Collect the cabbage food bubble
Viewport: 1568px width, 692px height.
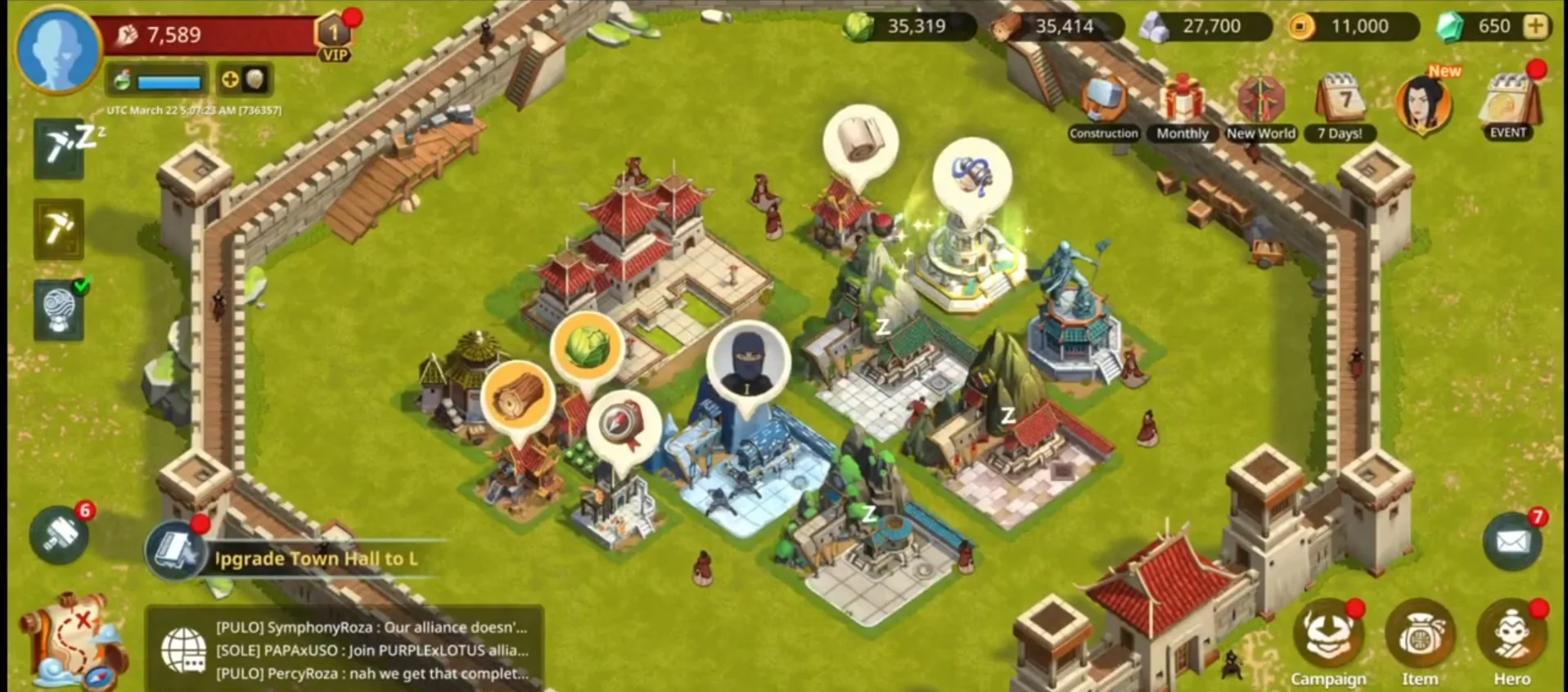pos(587,348)
